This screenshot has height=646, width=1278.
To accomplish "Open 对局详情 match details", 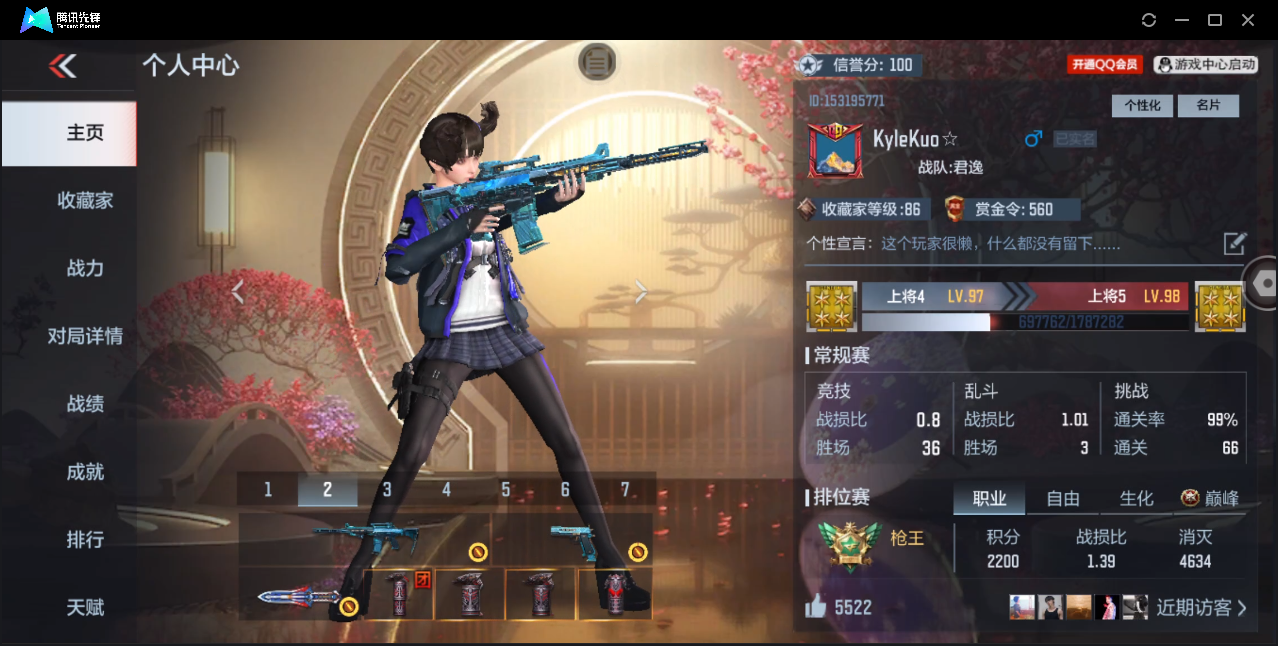I will [85, 336].
